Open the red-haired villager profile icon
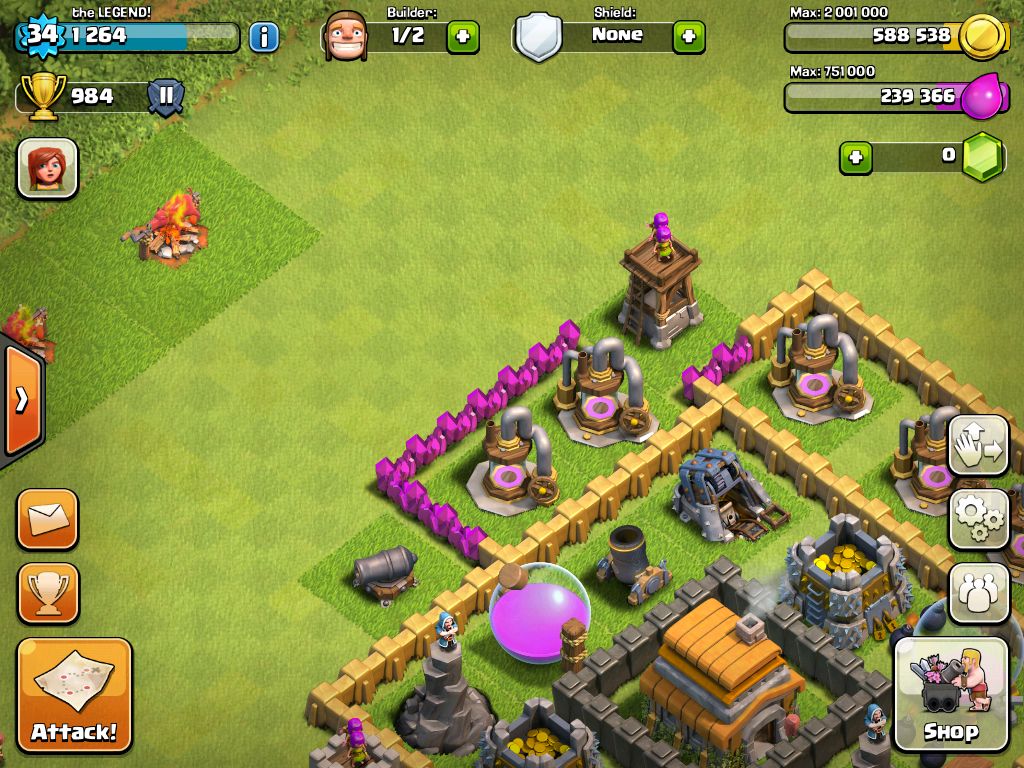Screen dimensions: 1024x768 47,168
